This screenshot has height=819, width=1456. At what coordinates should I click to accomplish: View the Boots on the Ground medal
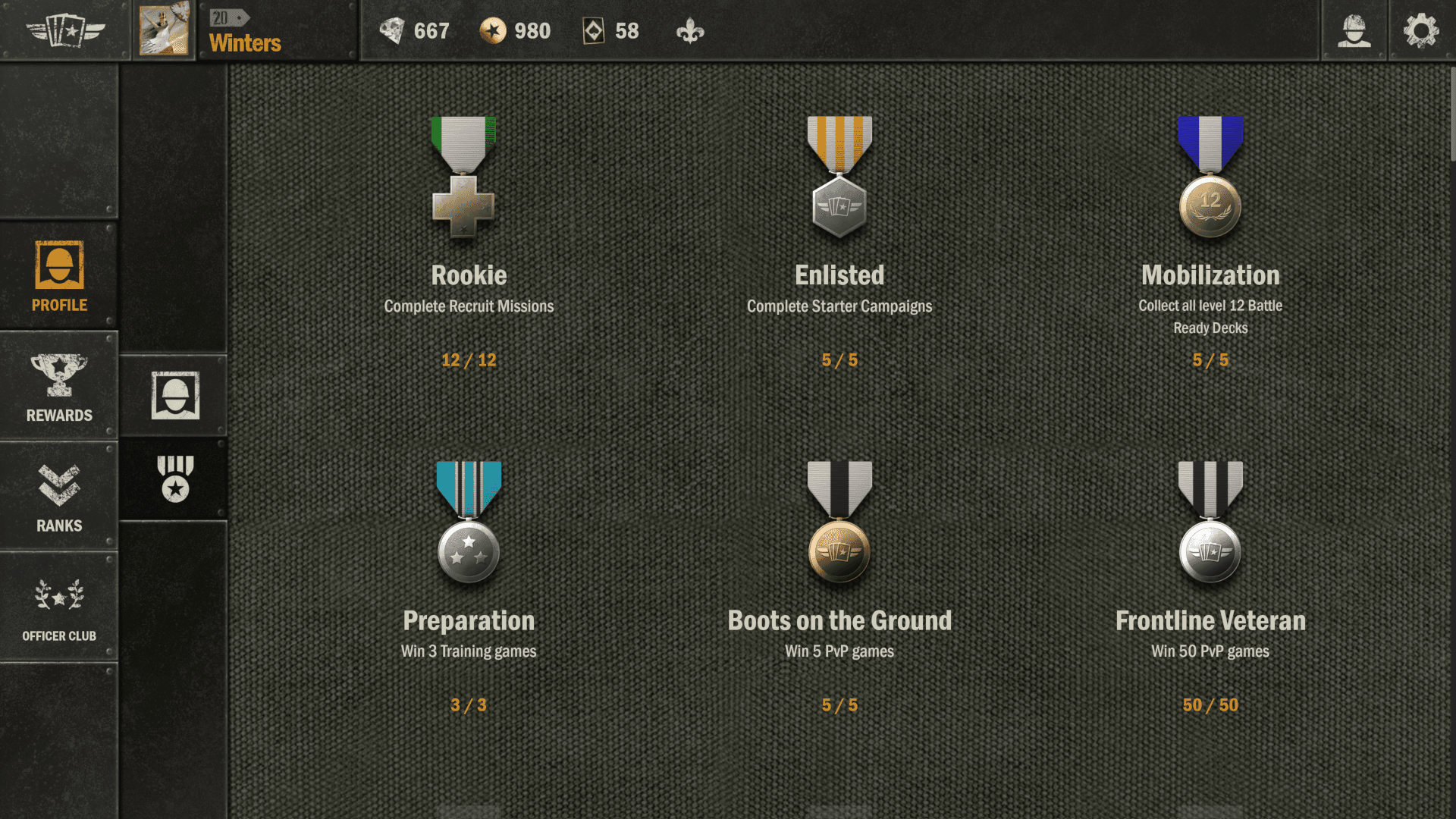[x=839, y=522]
